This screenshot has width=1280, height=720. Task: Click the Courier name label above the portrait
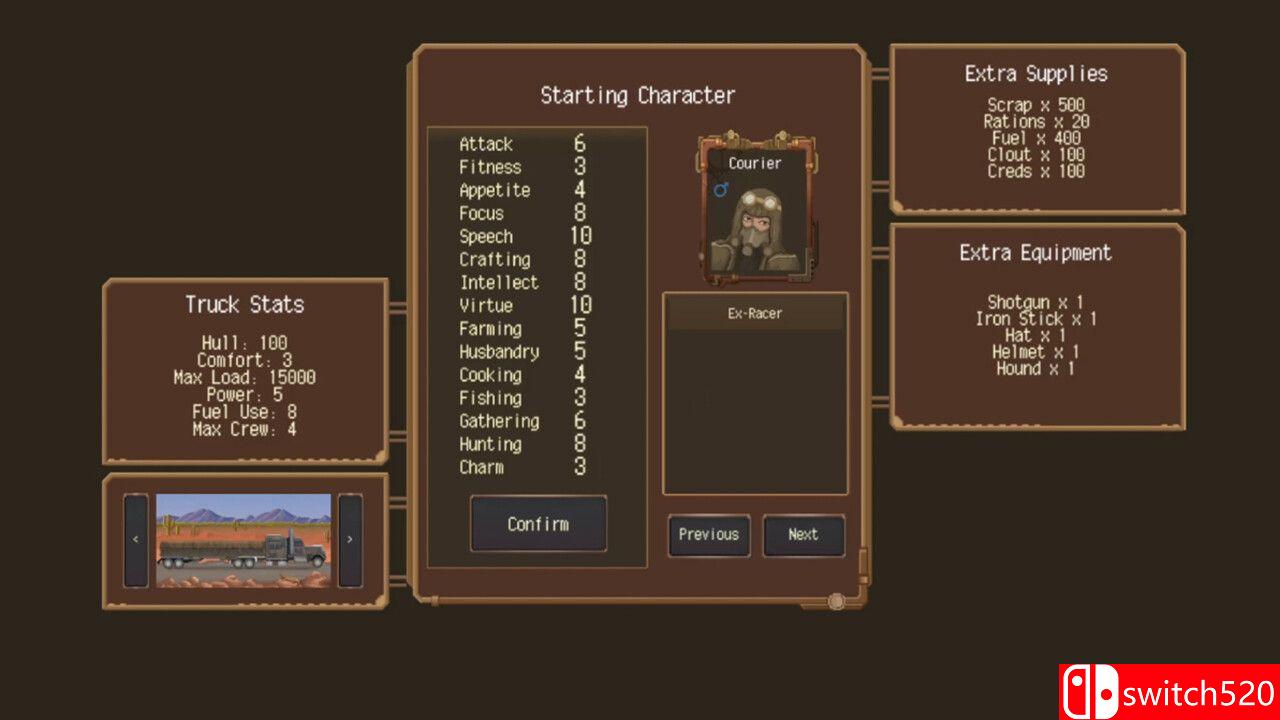coord(753,163)
